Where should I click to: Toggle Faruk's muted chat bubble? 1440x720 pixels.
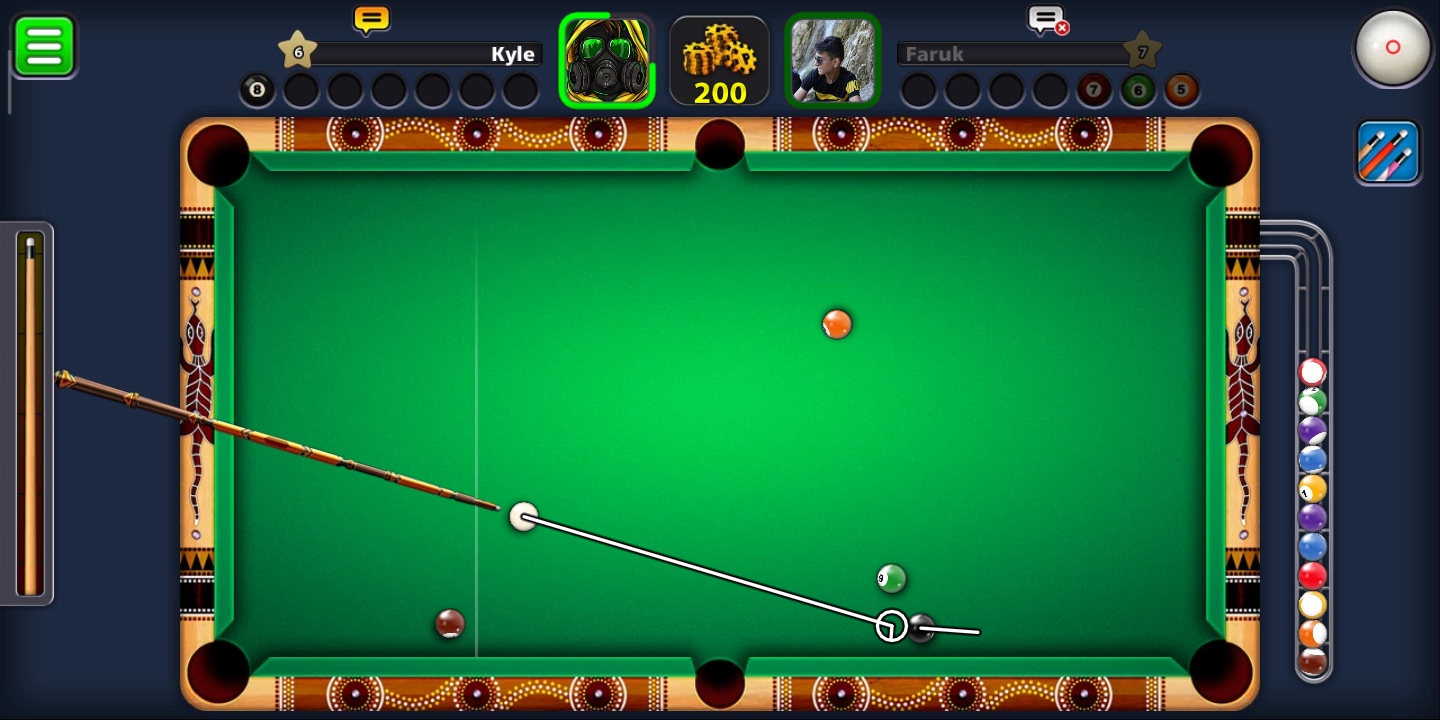coord(1047,19)
